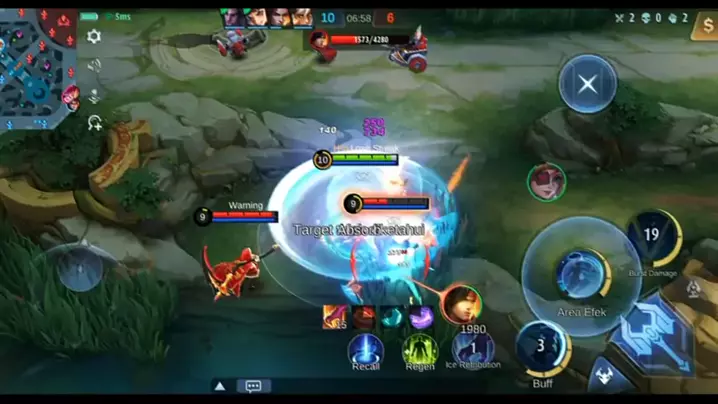
Task: Expand the chat with the up arrow
Action: [x=220, y=386]
